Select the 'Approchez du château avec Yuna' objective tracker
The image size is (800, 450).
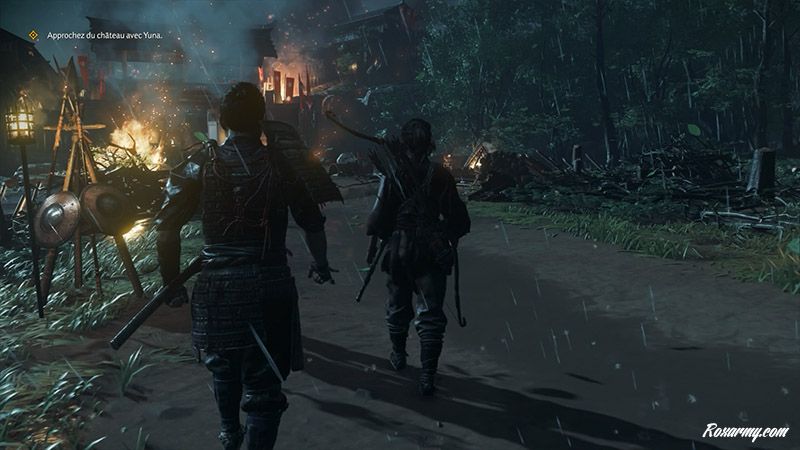point(104,35)
